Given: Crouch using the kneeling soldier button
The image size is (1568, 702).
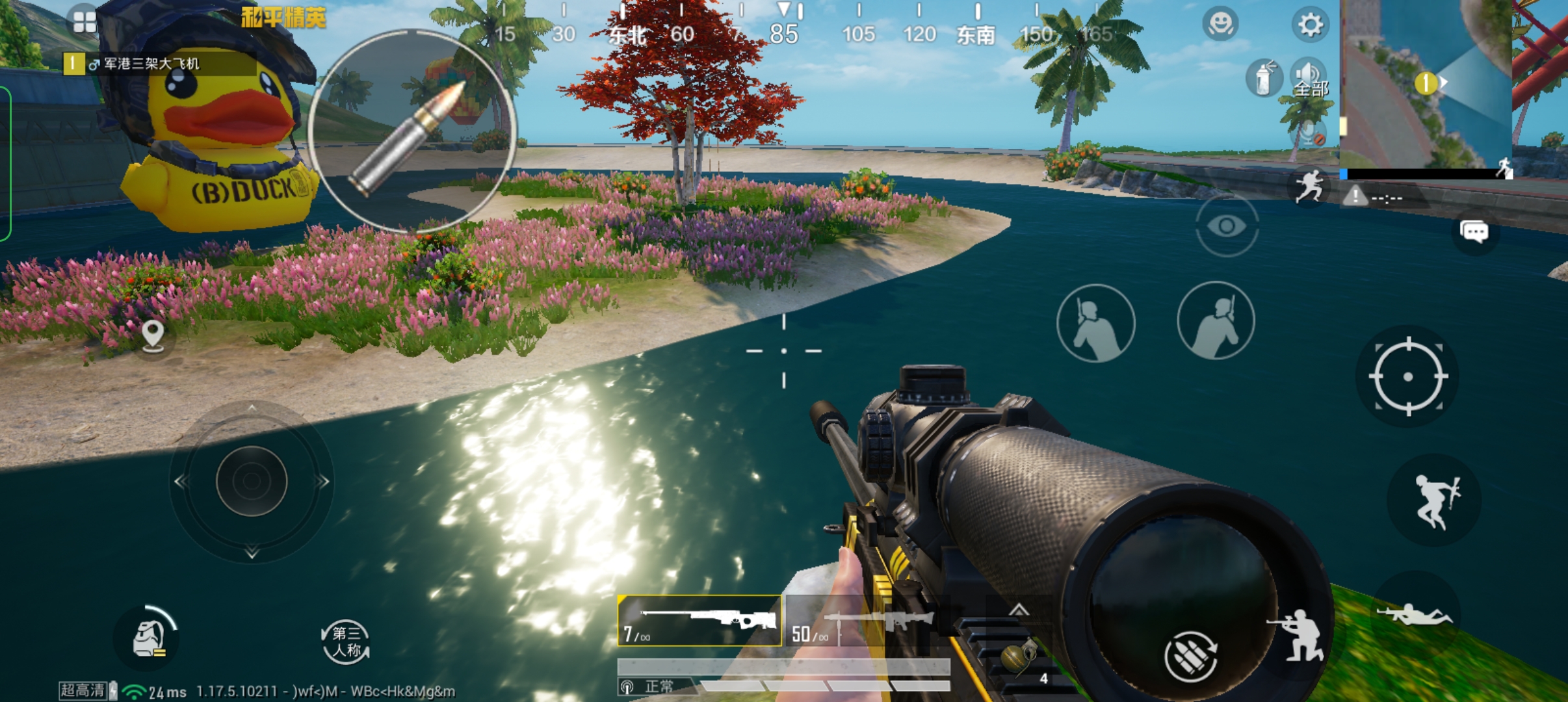Looking at the screenshot, I should 1297,636.
